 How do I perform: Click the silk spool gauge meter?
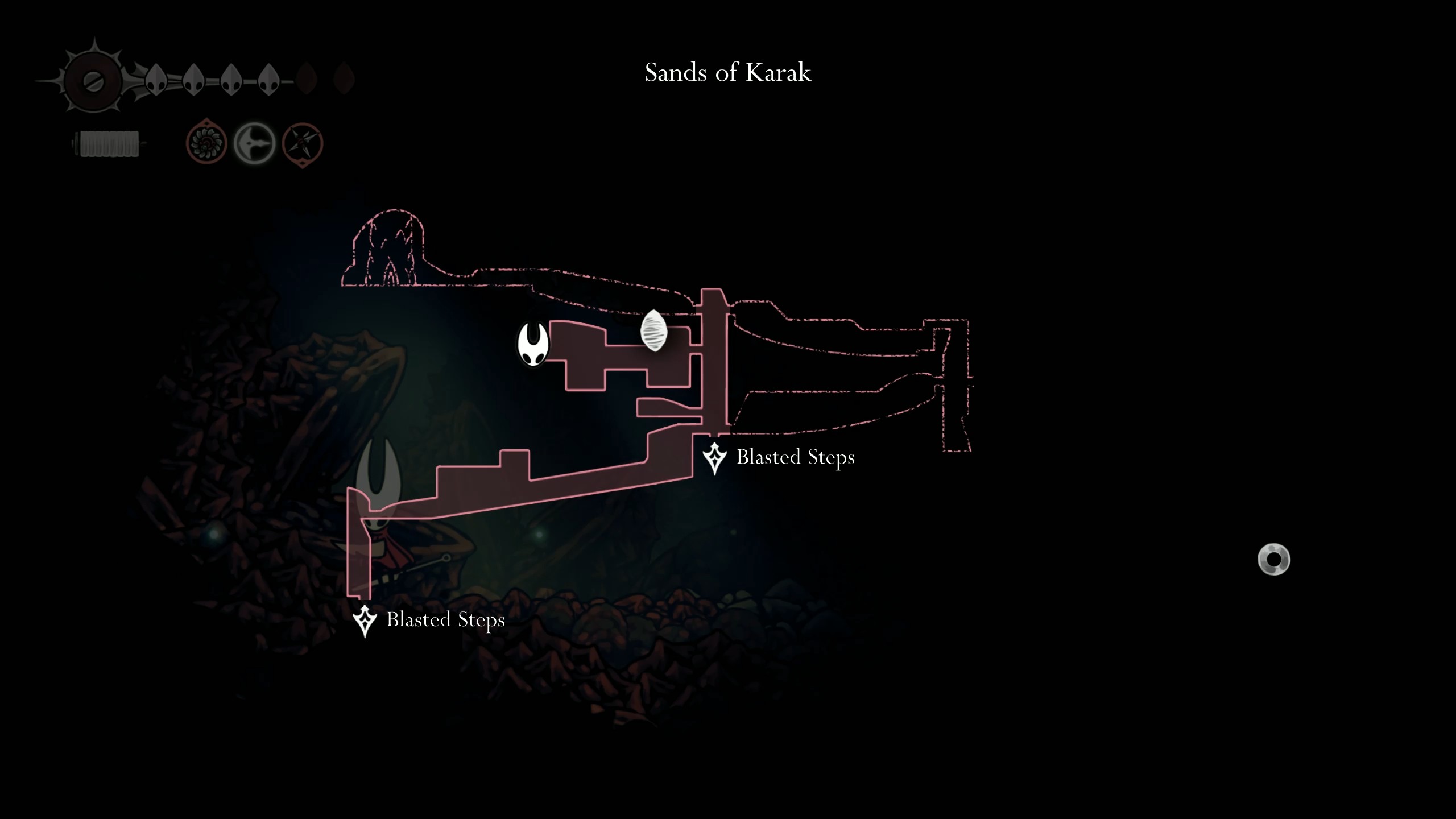coord(108,144)
